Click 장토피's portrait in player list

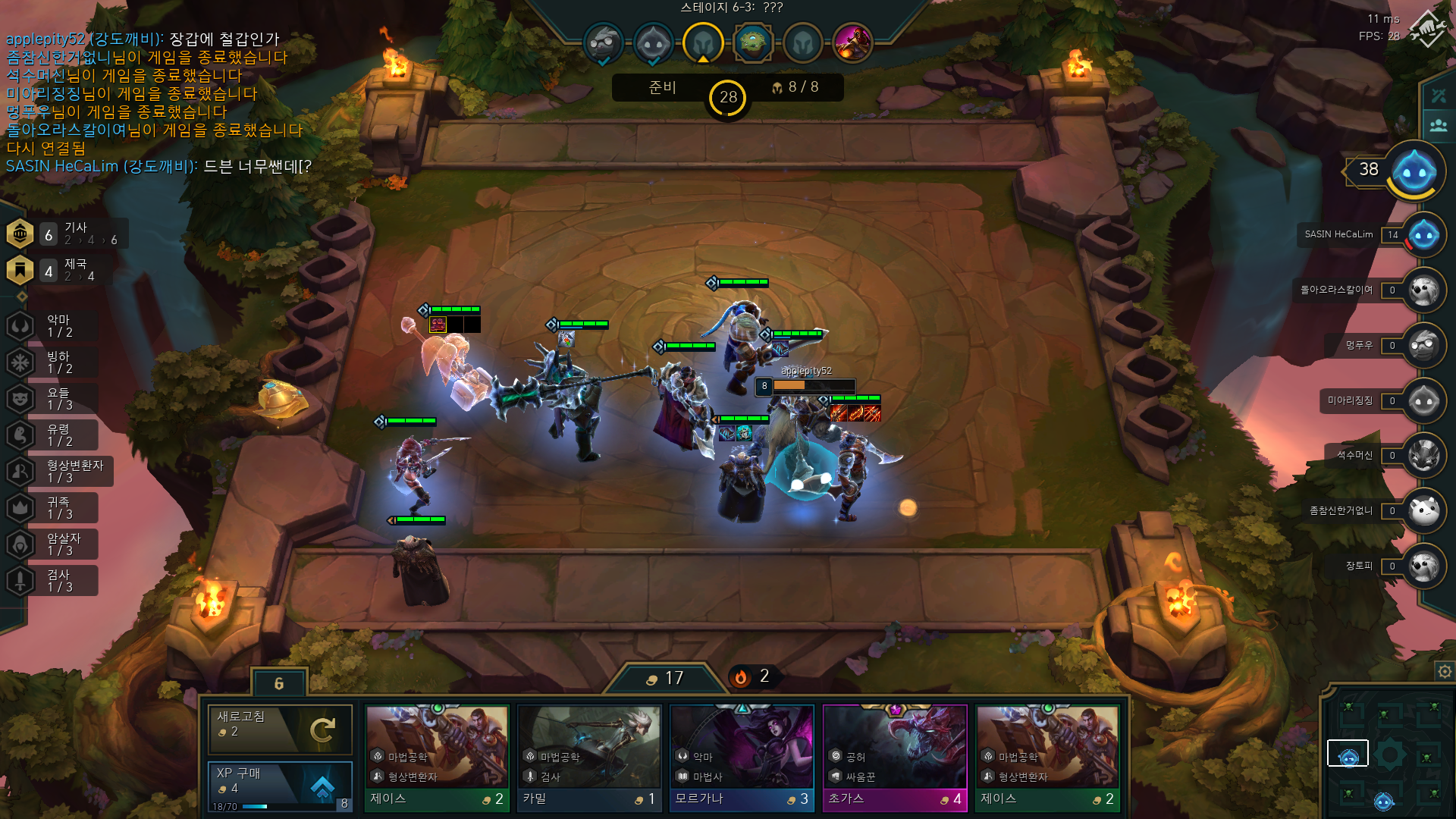coord(1423,566)
